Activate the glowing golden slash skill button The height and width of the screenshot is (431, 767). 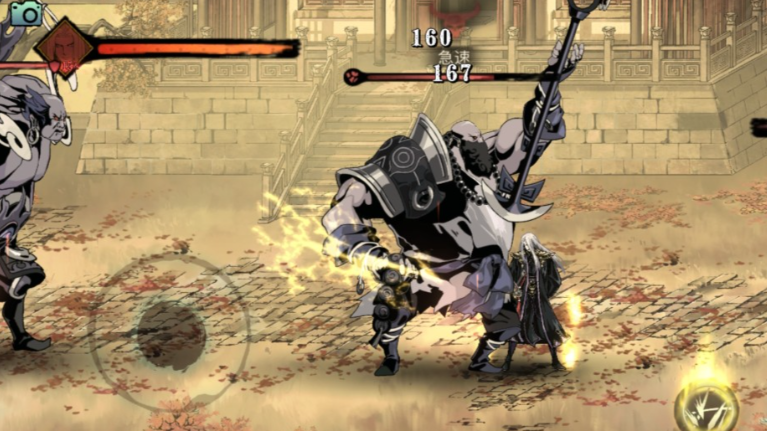(706, 405)
